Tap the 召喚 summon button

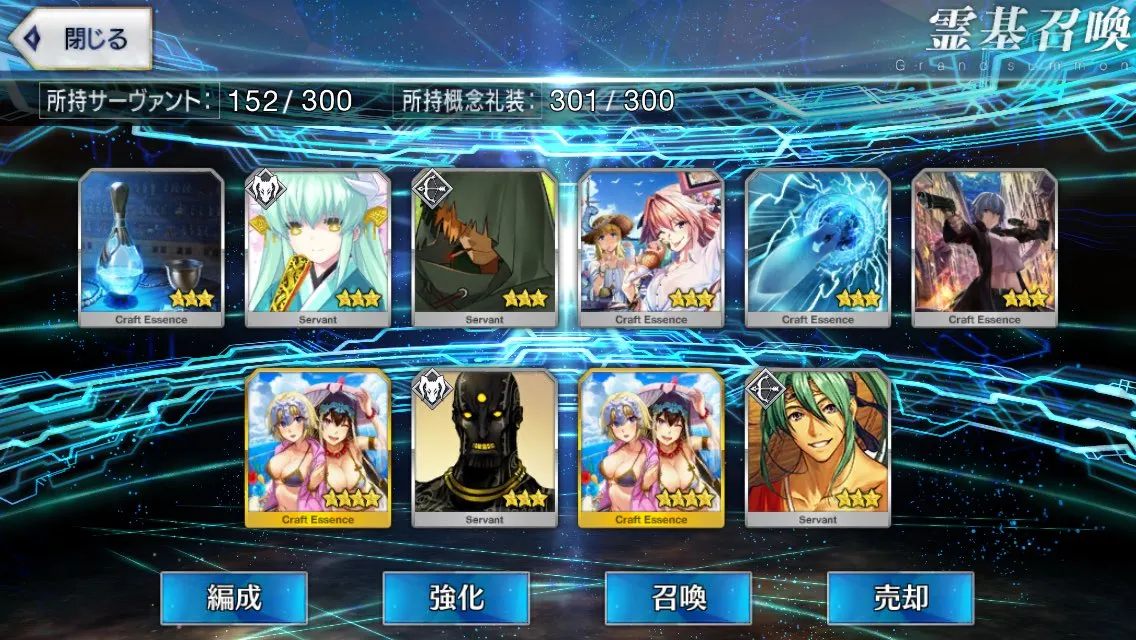coord(678,598)
